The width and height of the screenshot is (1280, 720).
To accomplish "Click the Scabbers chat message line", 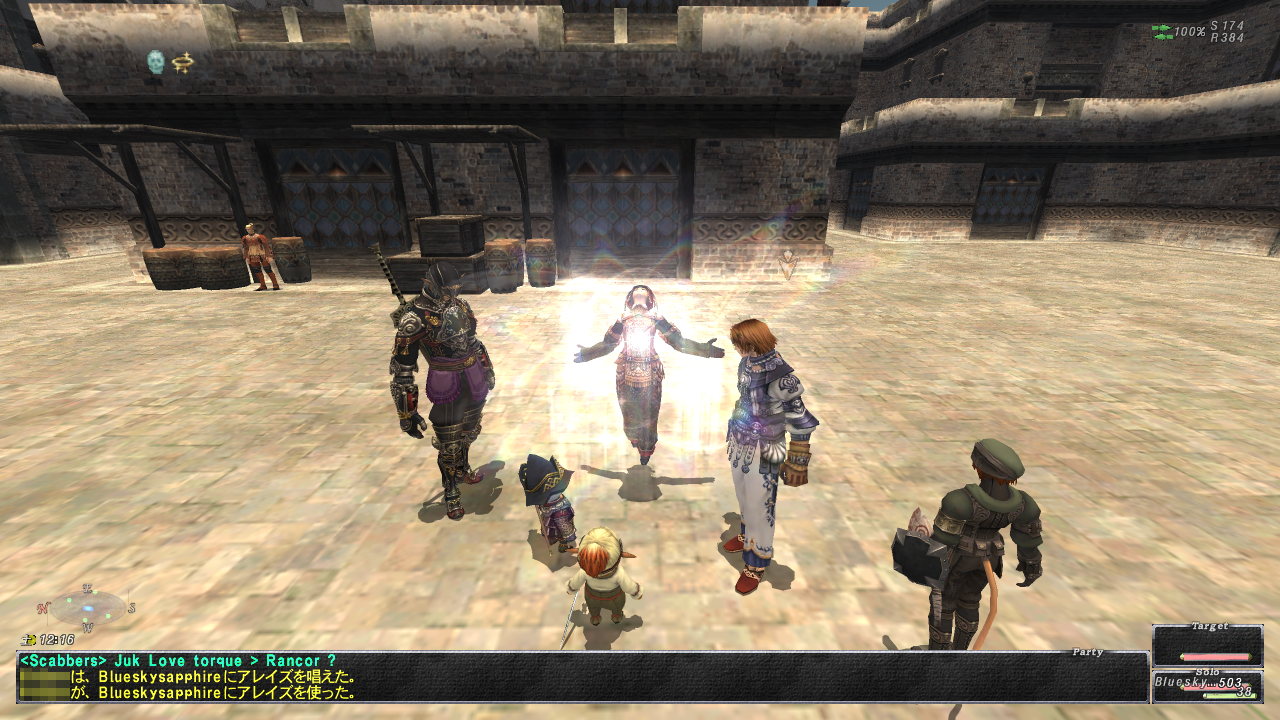I will (x=178, y=661).
